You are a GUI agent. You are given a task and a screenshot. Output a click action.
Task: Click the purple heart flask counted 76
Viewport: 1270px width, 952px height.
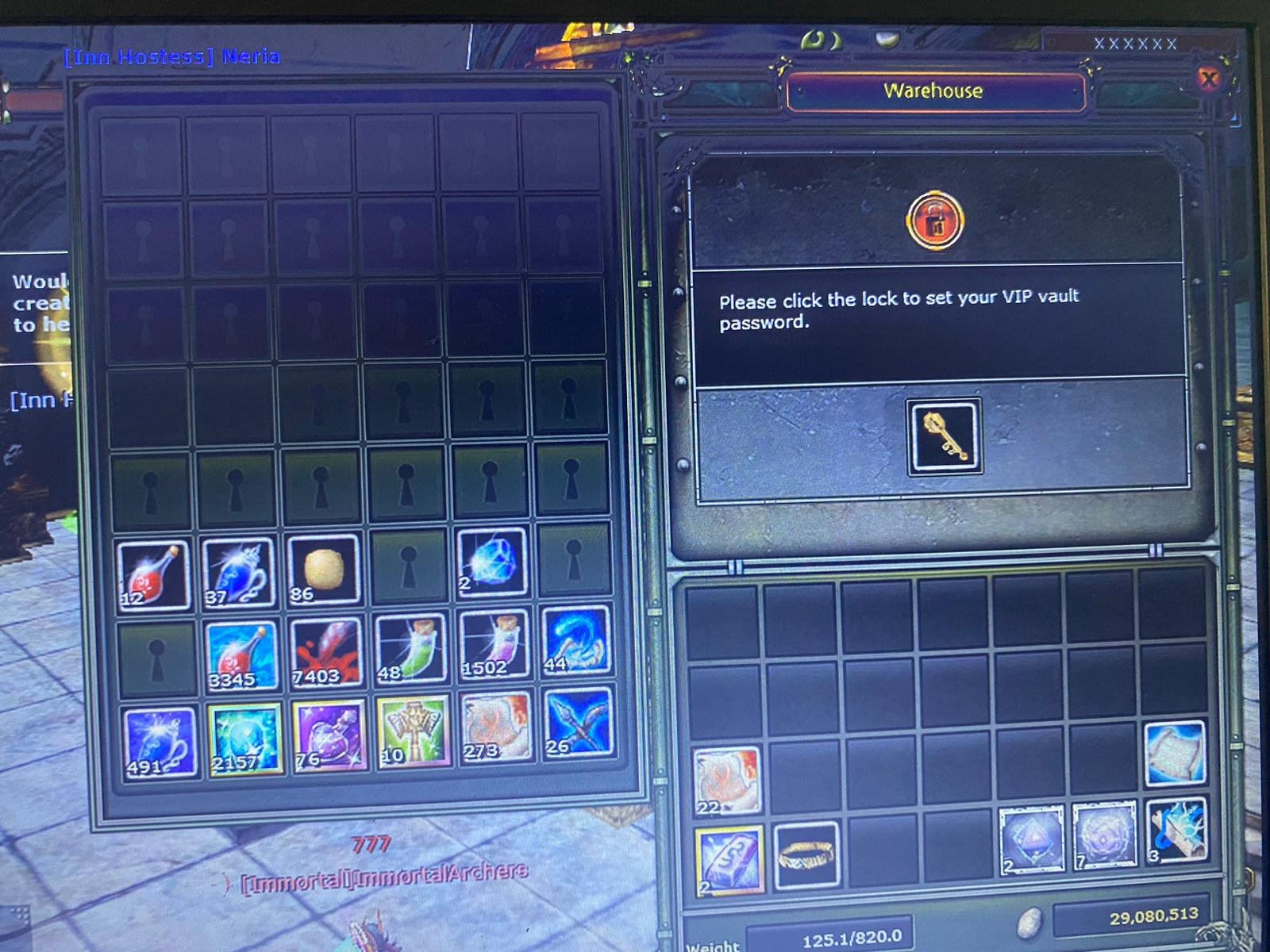point(324,736)
